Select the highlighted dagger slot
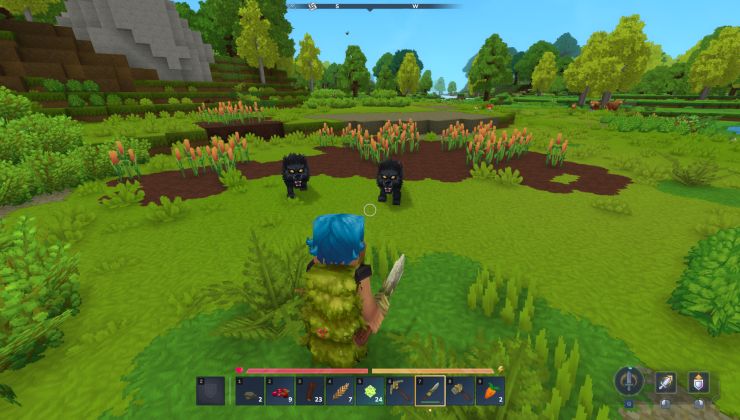Screen dimensions: 740x420 (430, 390)
